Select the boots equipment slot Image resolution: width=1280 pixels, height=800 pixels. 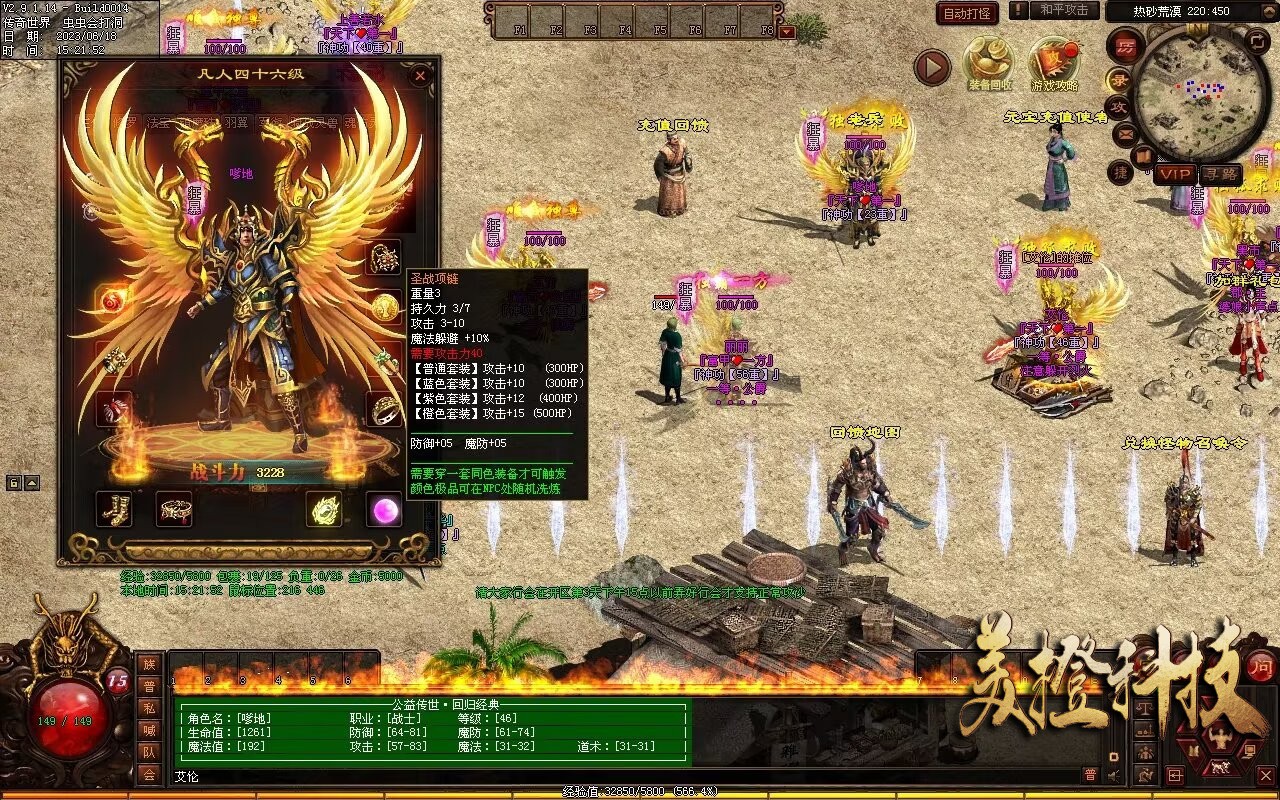point(114,509)
